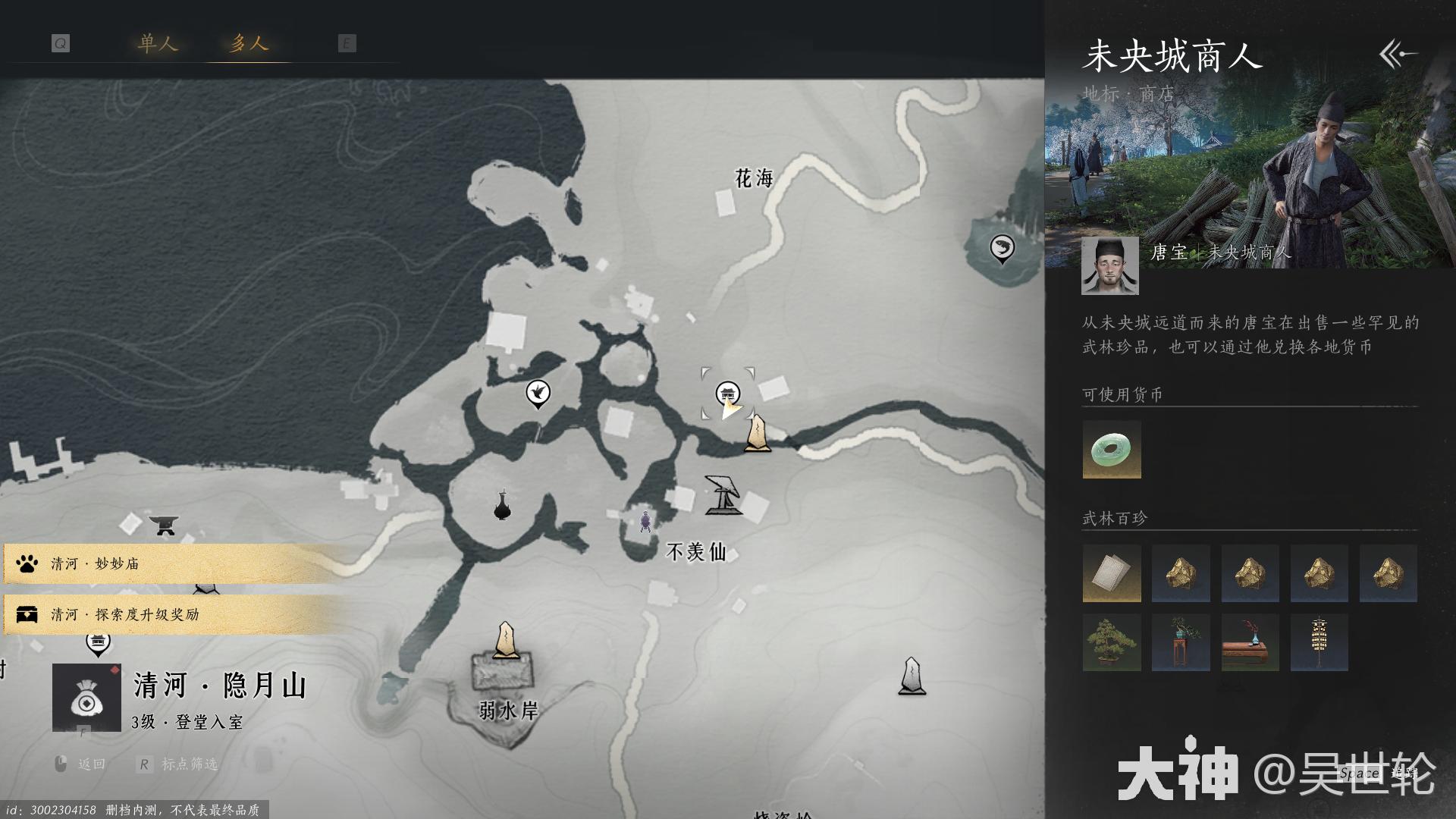The height and width of the screenshot is (819, 1456).
Task: Select the bird map marker
Action: click(x=538, y=393)
